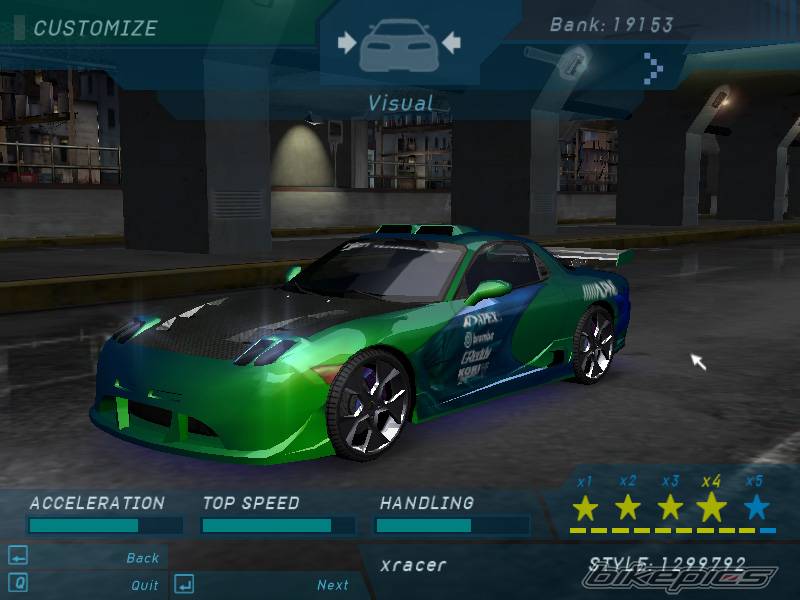Continue with the Next option
800x600 pixels.
click(x=333, y=585)
